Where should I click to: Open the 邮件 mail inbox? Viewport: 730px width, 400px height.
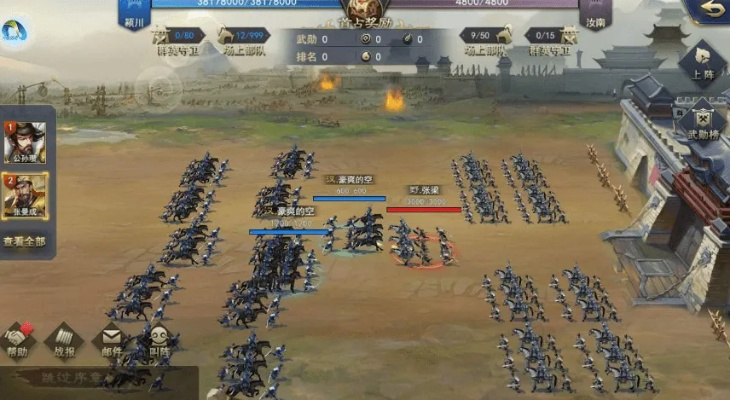click(112, 341)
